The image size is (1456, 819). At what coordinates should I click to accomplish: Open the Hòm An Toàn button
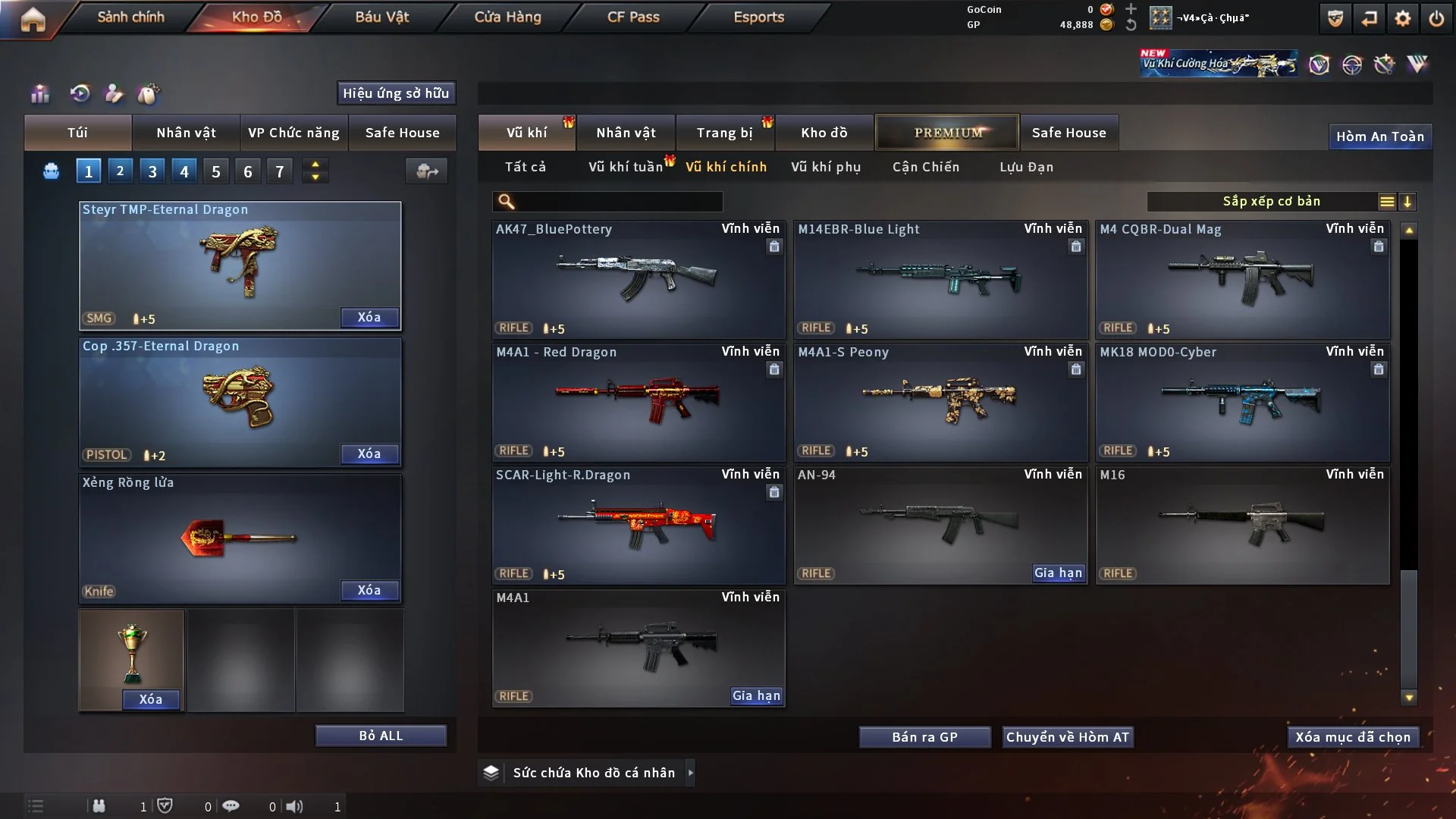(1379, 136)
